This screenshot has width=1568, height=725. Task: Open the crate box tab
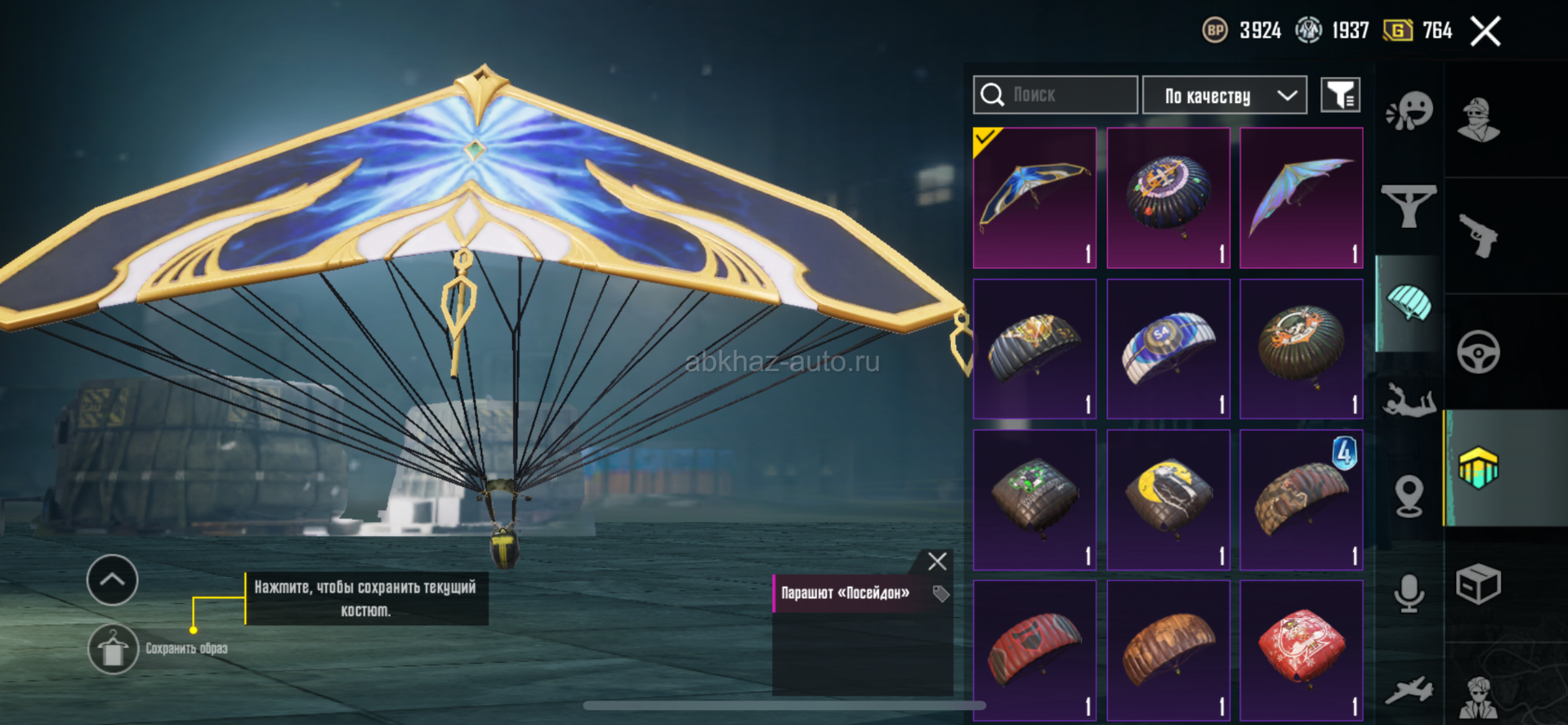click(1478, 584)
